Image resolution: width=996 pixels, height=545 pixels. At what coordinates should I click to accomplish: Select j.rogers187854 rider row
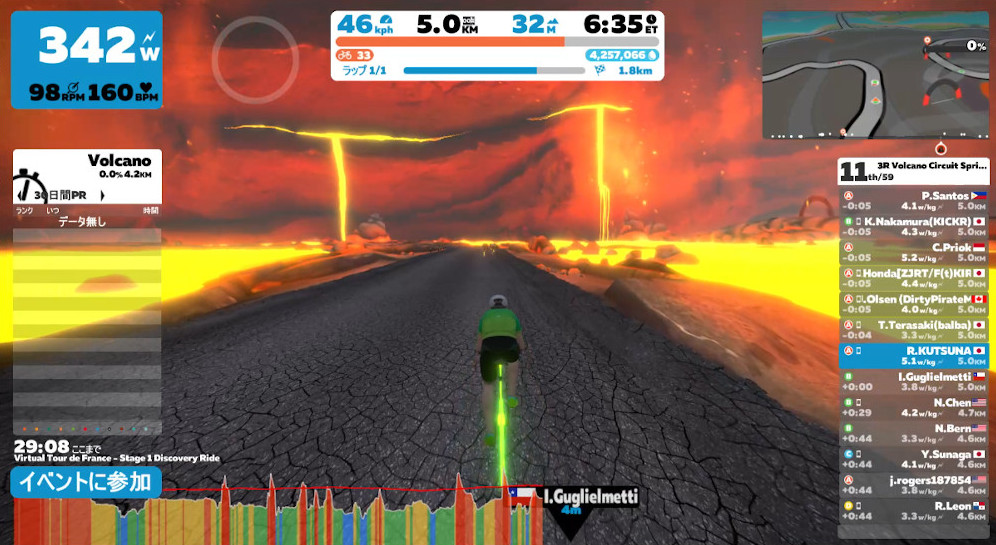(914, 485)
